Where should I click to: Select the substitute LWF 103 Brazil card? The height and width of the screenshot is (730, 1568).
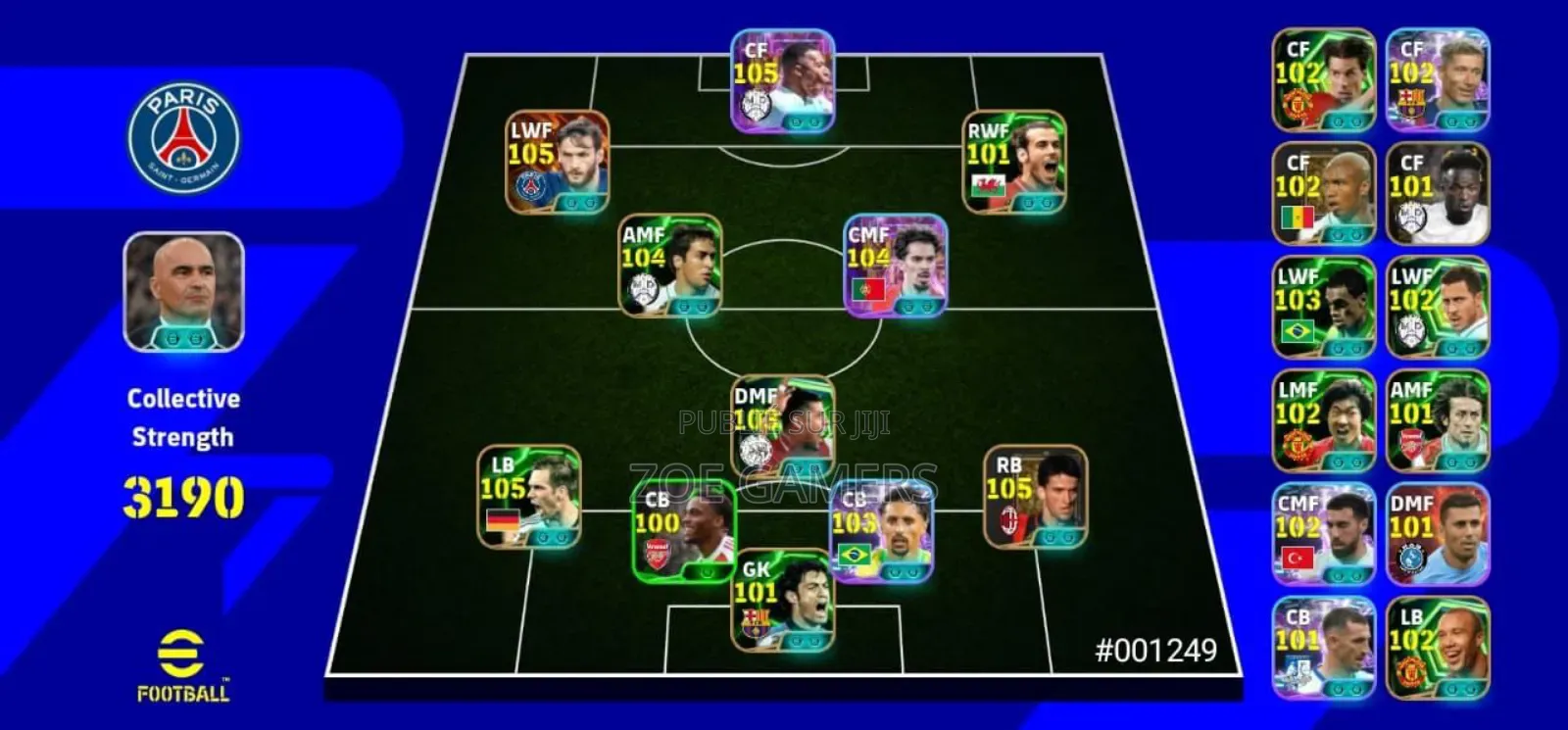(x=1324, y=307)
